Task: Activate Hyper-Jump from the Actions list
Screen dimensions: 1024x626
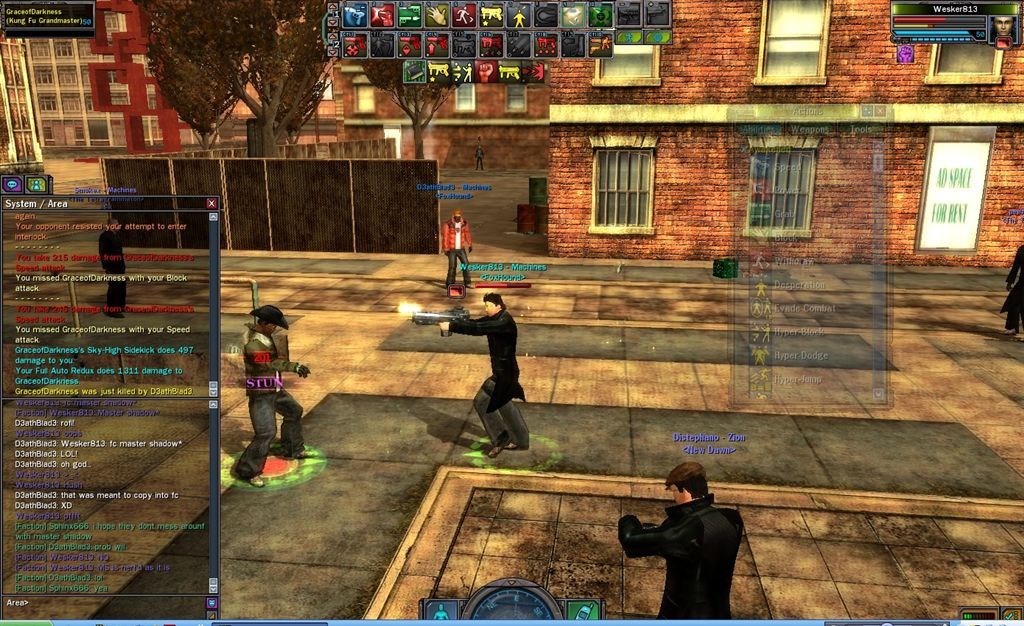Action: 798,379
